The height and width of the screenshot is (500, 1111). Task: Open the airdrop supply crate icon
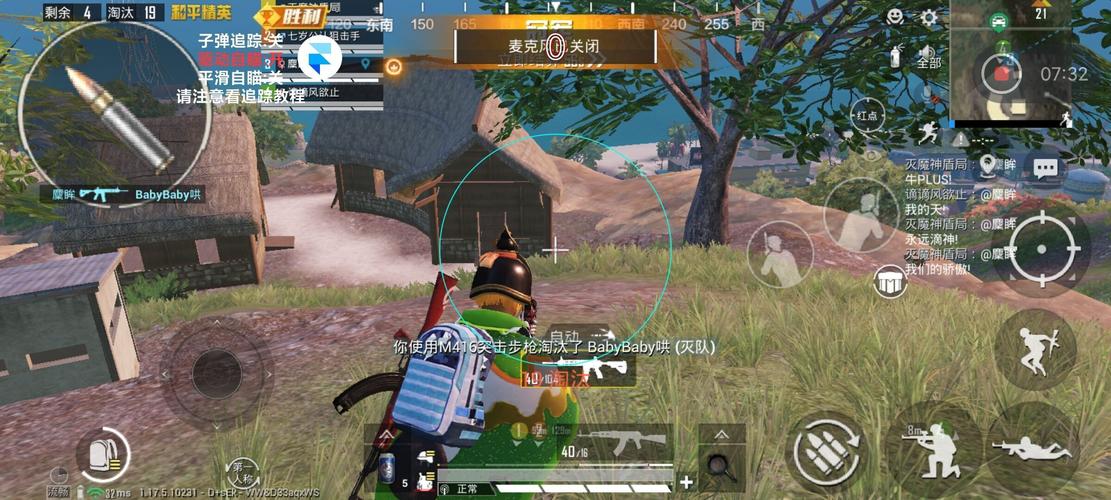889,283
